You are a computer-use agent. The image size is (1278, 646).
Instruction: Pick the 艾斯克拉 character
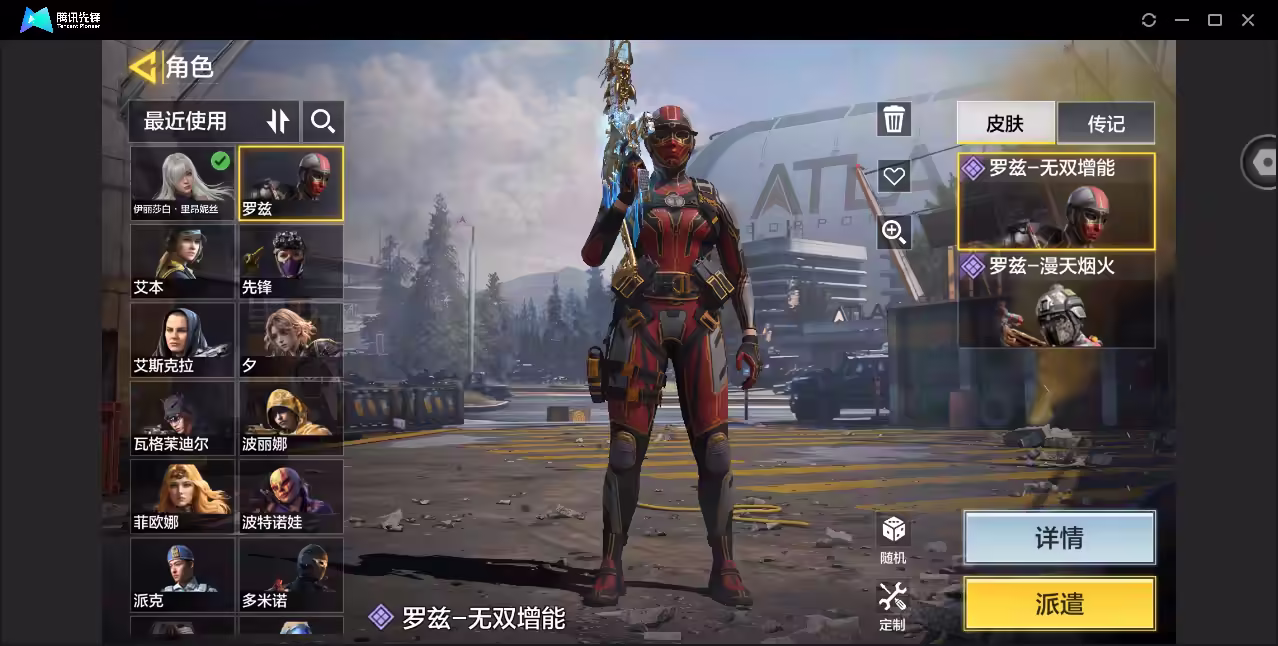click(x=182, y=339)
